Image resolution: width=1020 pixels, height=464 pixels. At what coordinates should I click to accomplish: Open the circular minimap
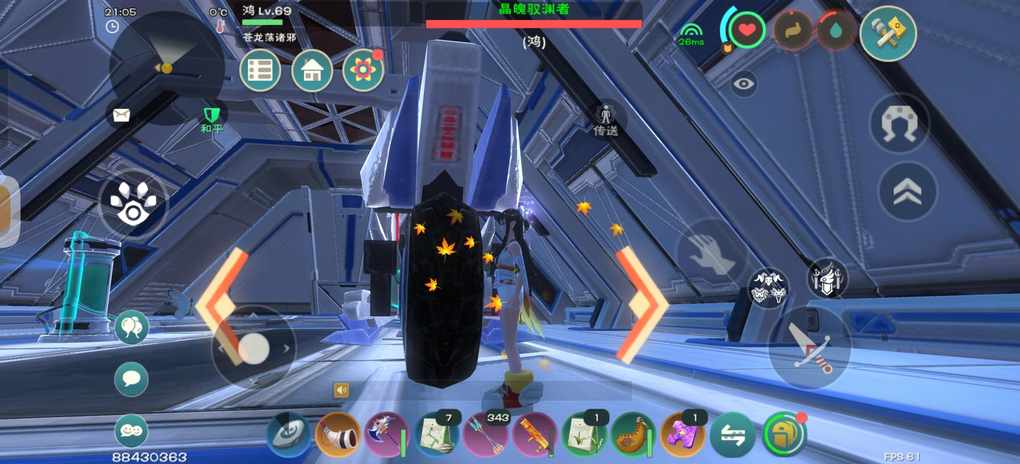(x=166, y=68)
